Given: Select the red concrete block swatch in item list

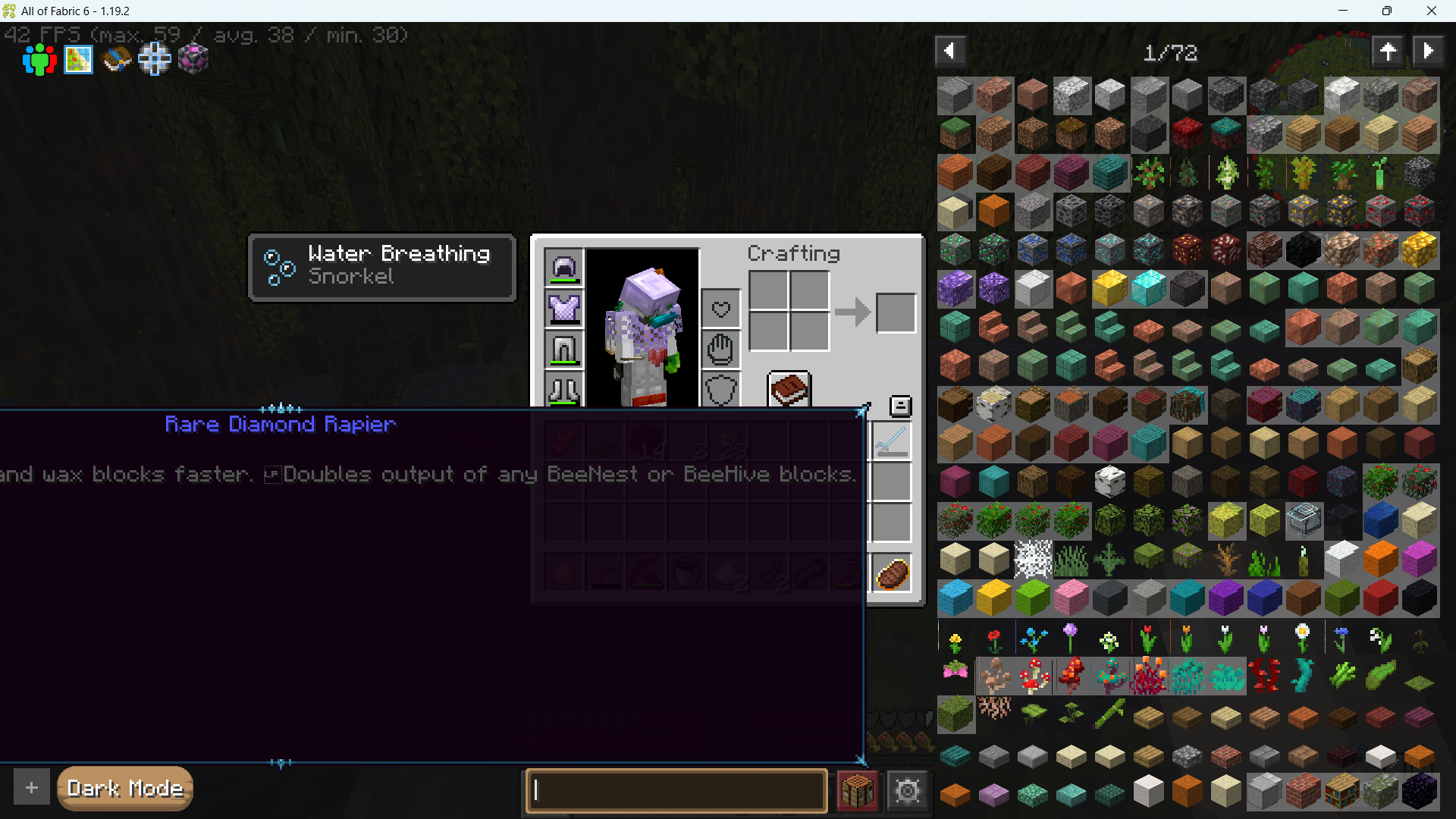Looking at the screenshot, I should coord(1380,597).
